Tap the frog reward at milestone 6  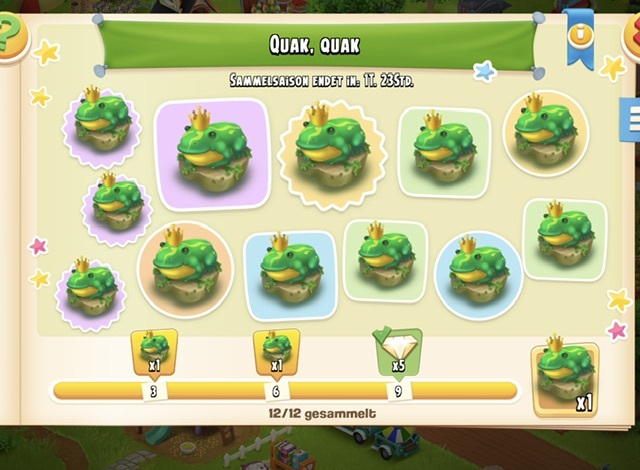pos(276,351)
